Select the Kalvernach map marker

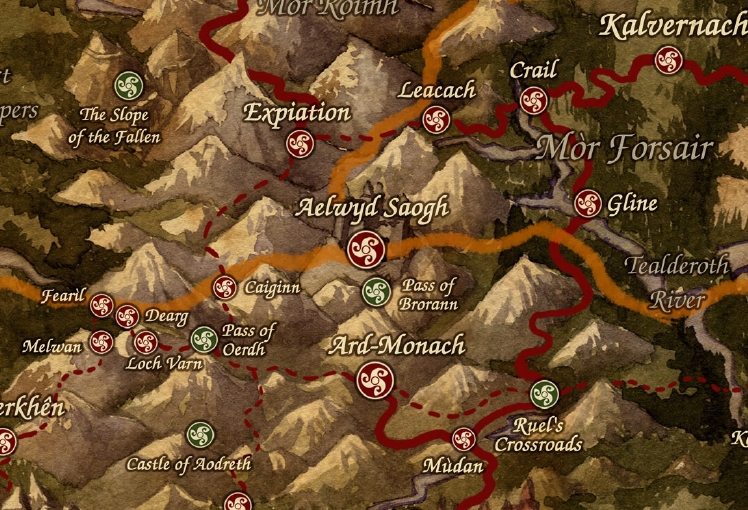point(668,60)
